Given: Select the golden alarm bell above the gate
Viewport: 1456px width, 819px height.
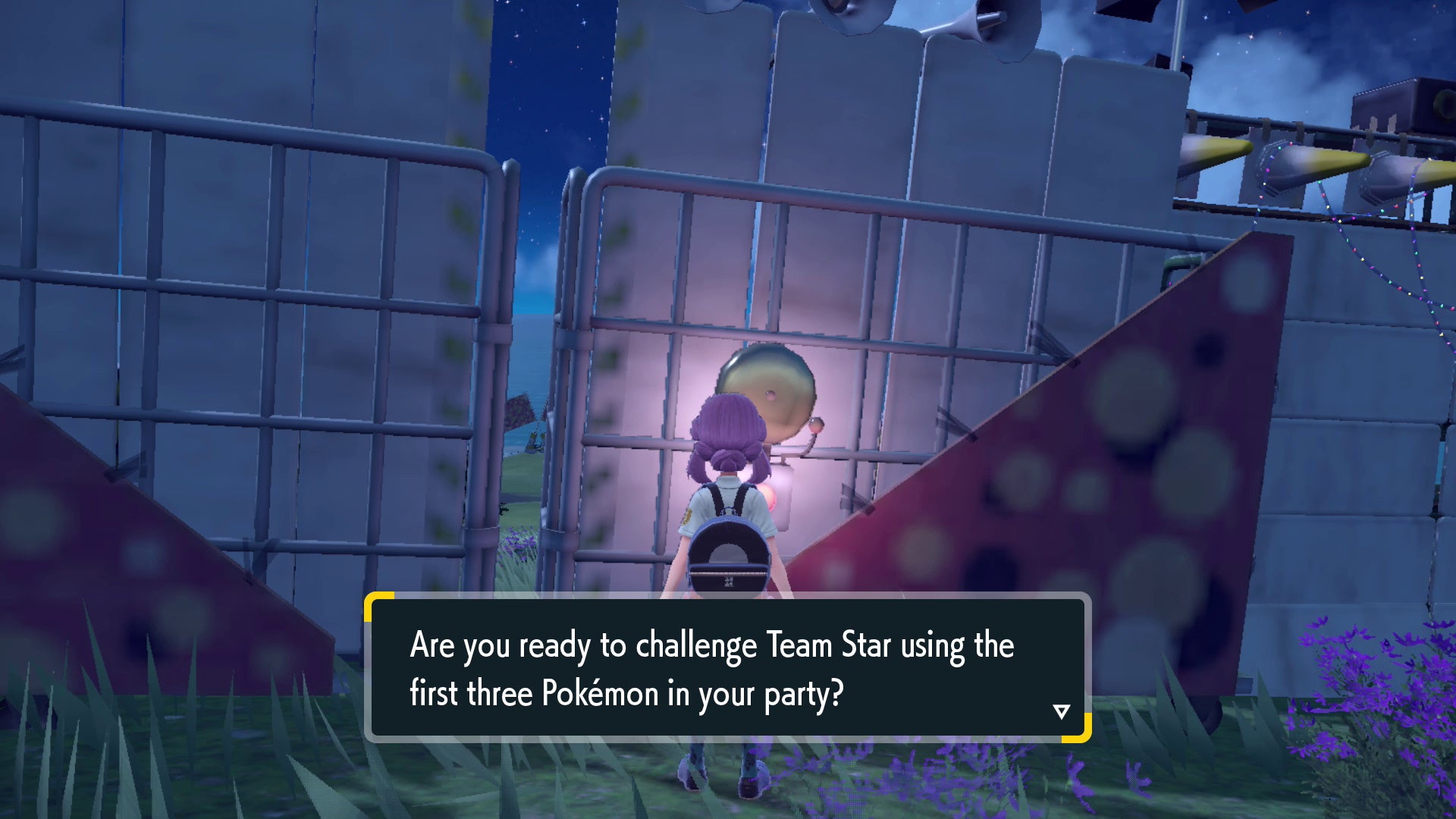Looking at the screenshot, I should tap(766, 387).
